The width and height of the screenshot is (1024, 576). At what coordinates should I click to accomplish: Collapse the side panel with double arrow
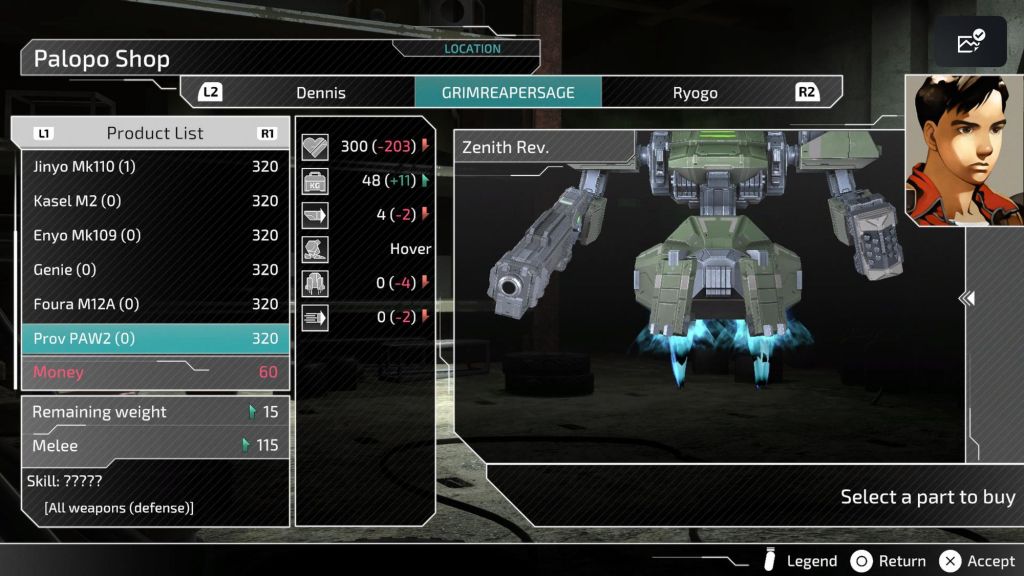click(x=967, y=298)
